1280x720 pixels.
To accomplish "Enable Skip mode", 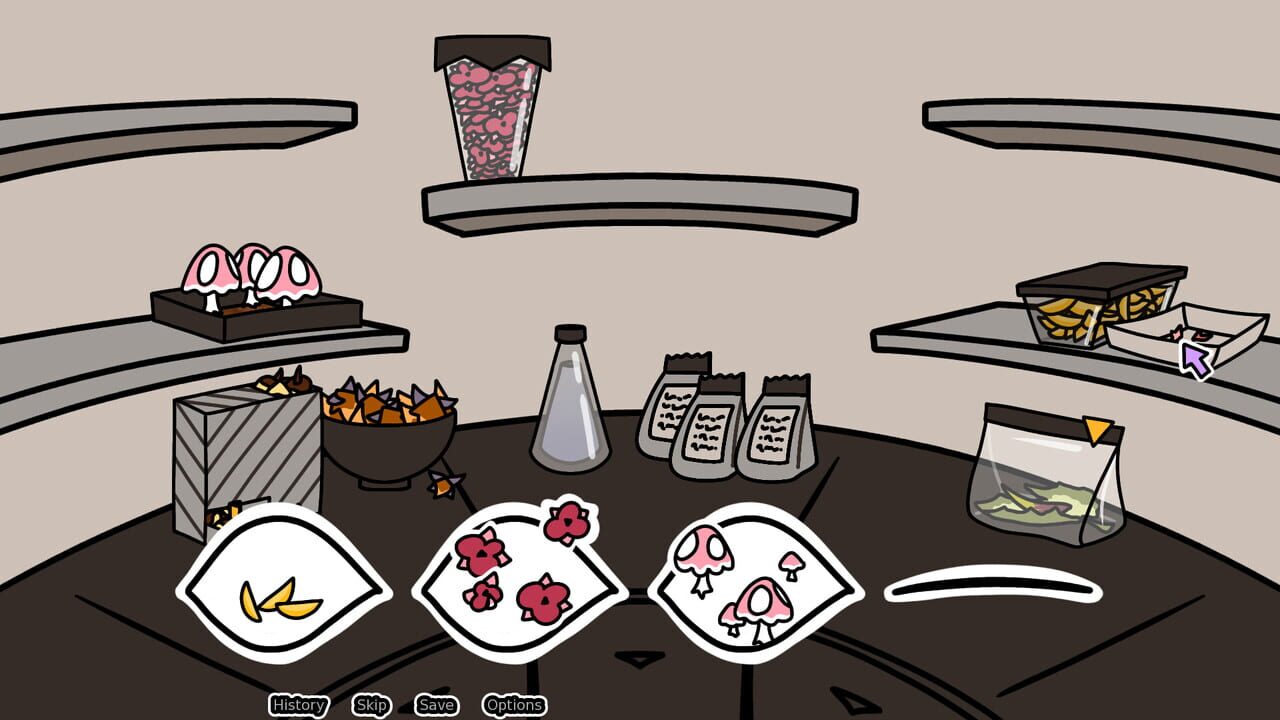I will coord(371,705).
